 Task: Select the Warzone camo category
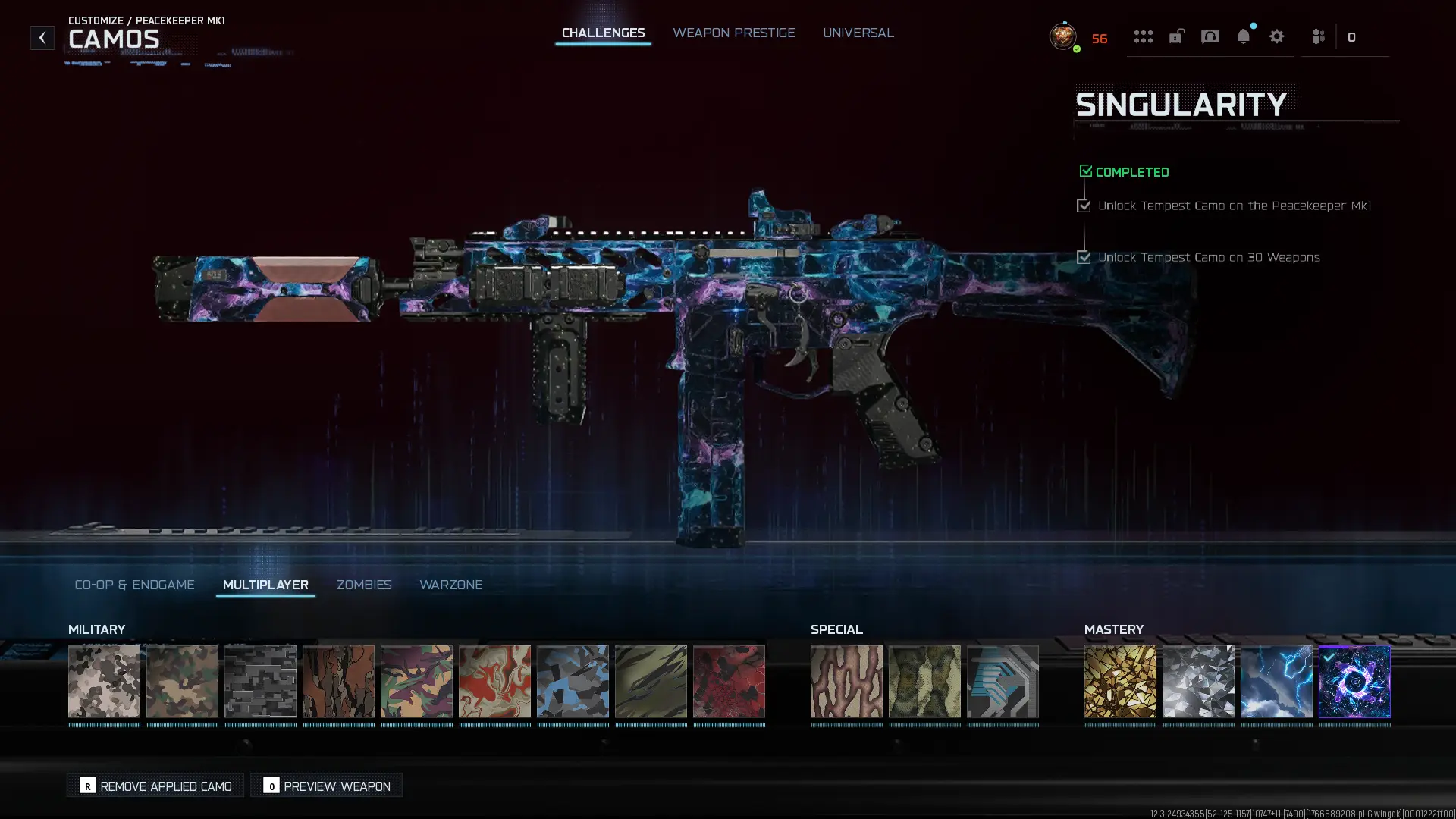[x=451, y=585]
